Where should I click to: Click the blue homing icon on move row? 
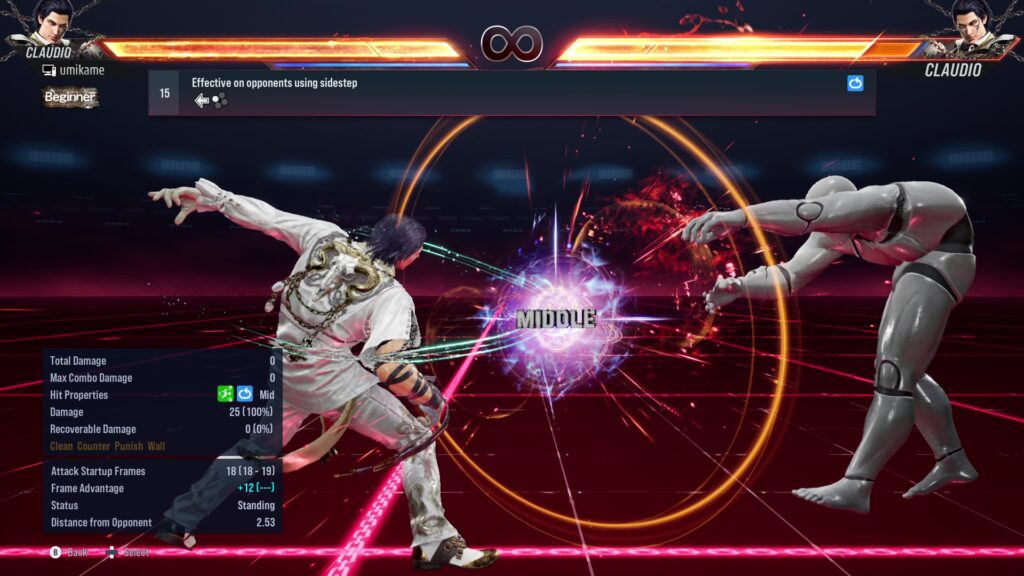coord(855,84)
